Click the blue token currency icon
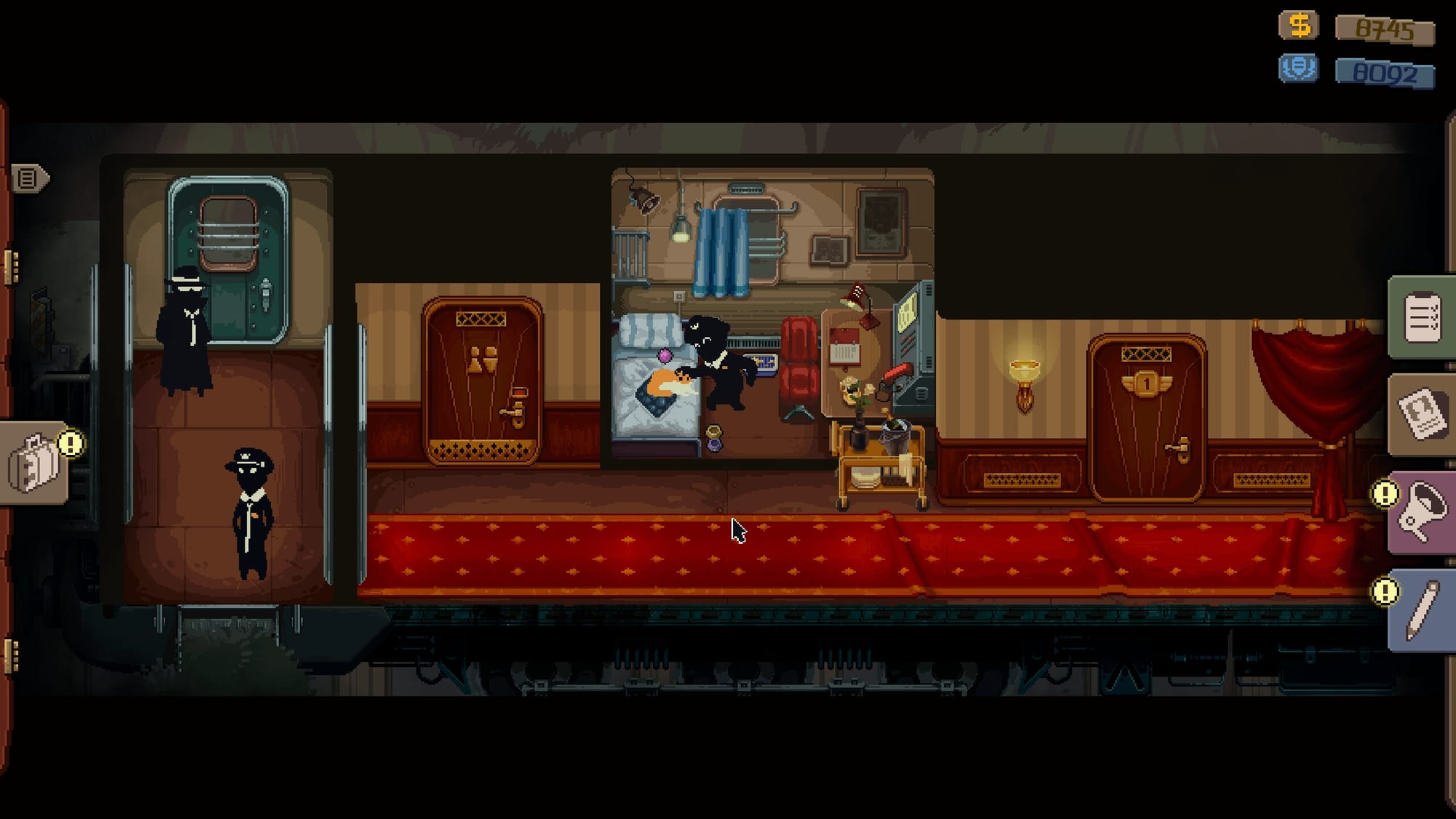Screen dimensions: 1456x819 (x=1299, y=71)
